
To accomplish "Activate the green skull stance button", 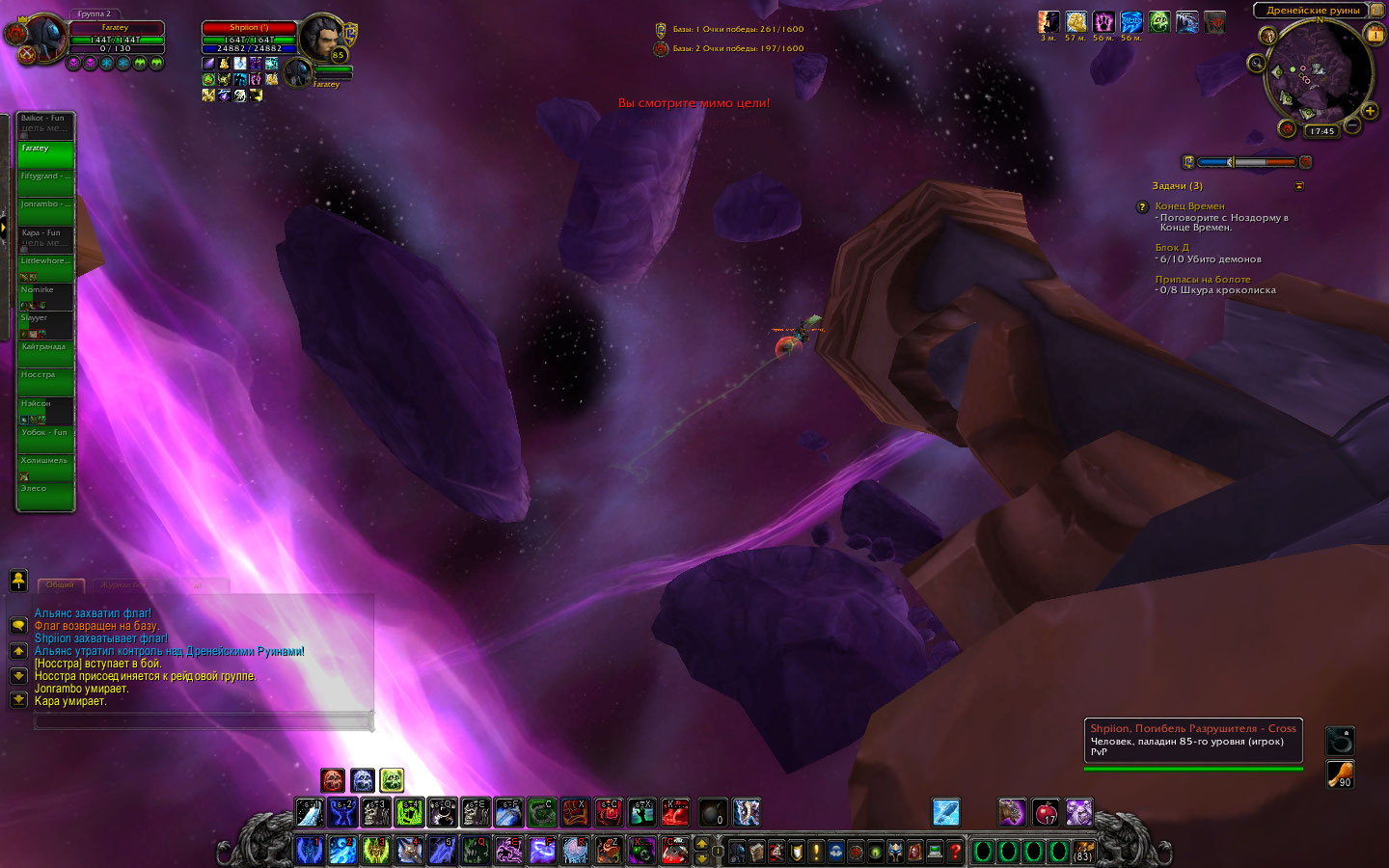I will point(392,780).
